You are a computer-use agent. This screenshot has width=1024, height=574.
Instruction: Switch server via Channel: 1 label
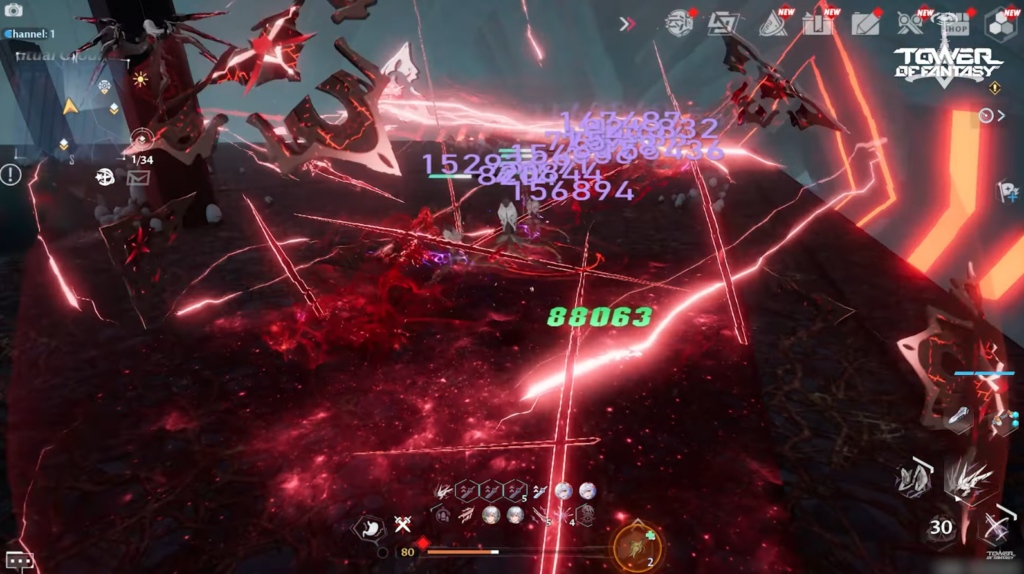pos(31,34)
